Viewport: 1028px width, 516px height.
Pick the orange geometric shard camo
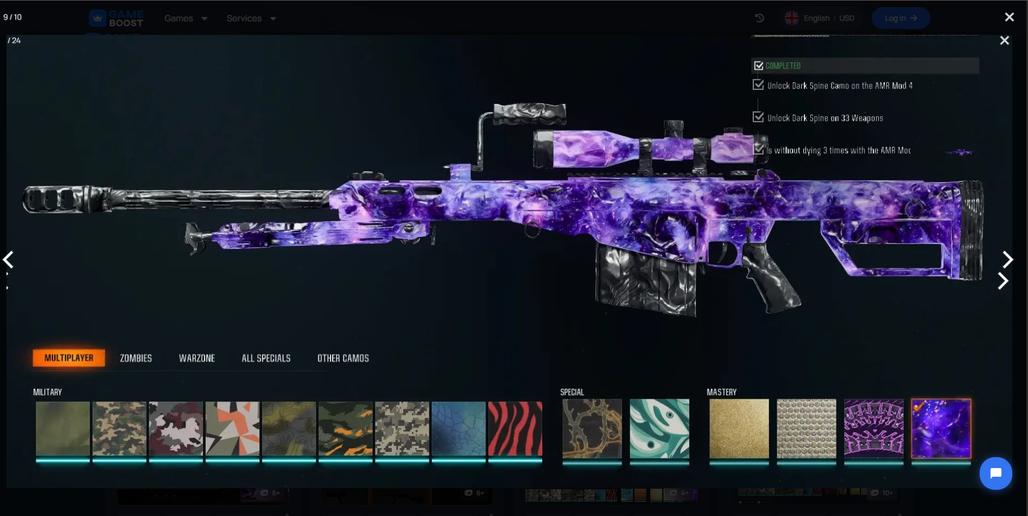(232, 429)
